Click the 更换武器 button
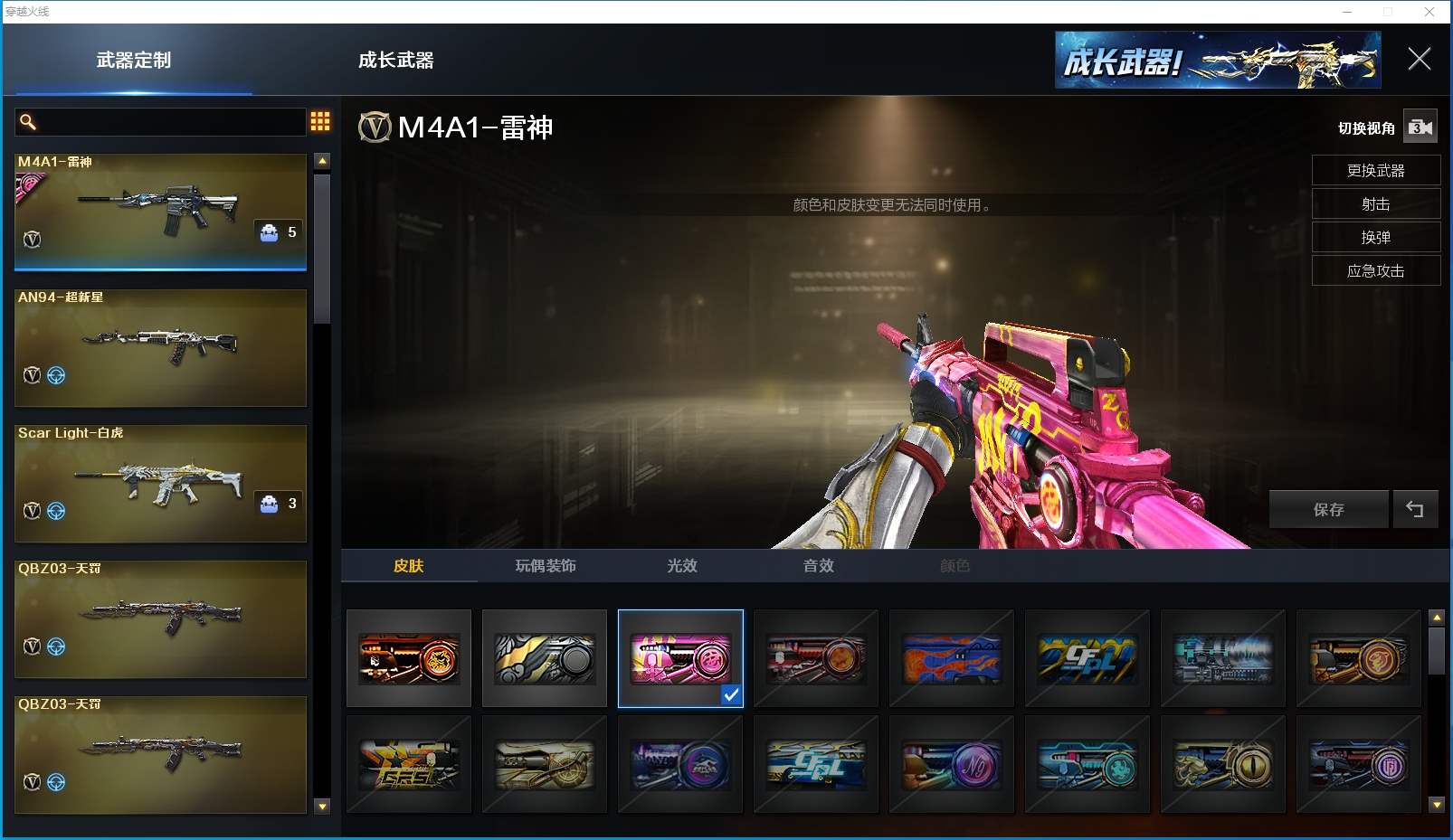 [1375, 171]
